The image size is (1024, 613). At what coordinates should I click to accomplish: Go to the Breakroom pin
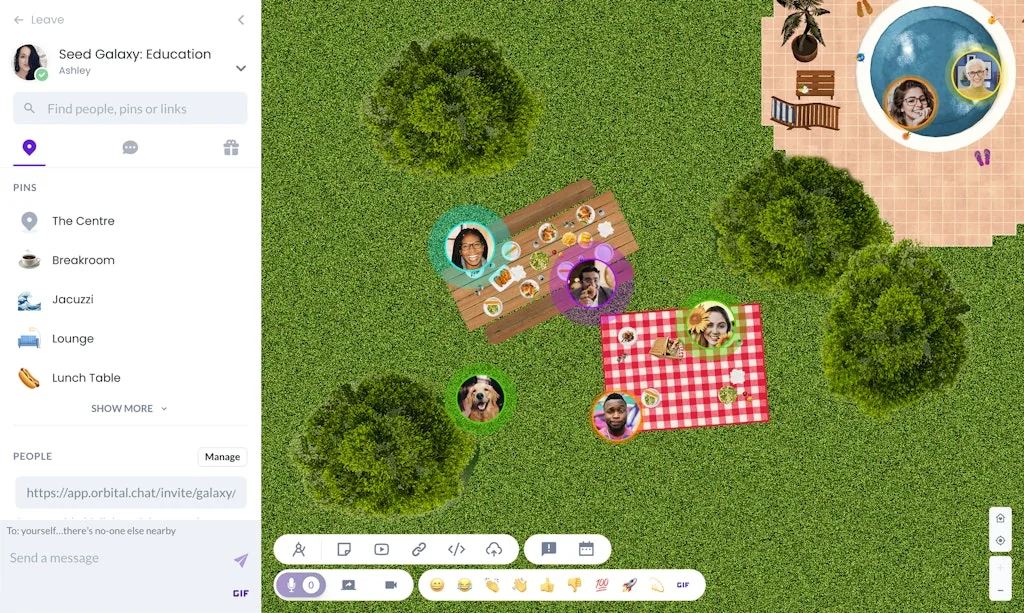[x=83, y=260]
